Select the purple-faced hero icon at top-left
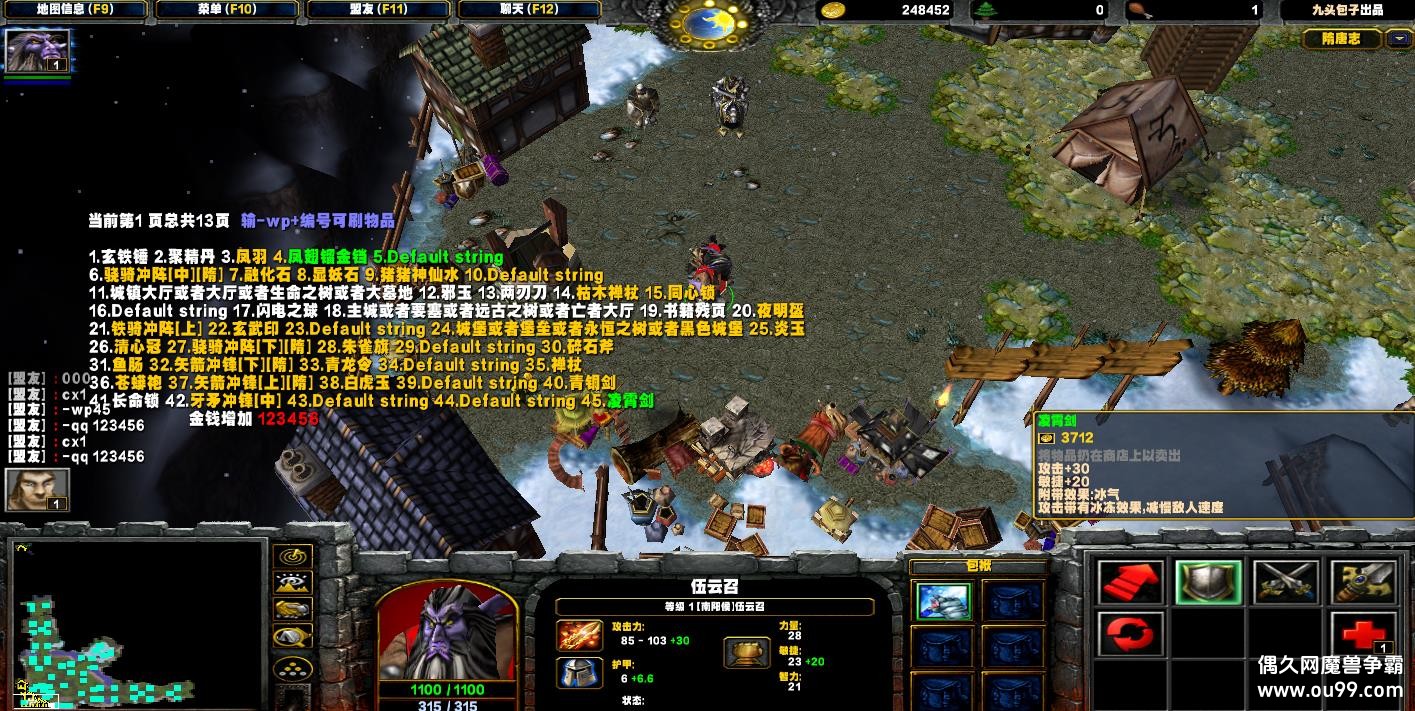The width and height of the screenshot is (1415, 711). click(37, 50)
